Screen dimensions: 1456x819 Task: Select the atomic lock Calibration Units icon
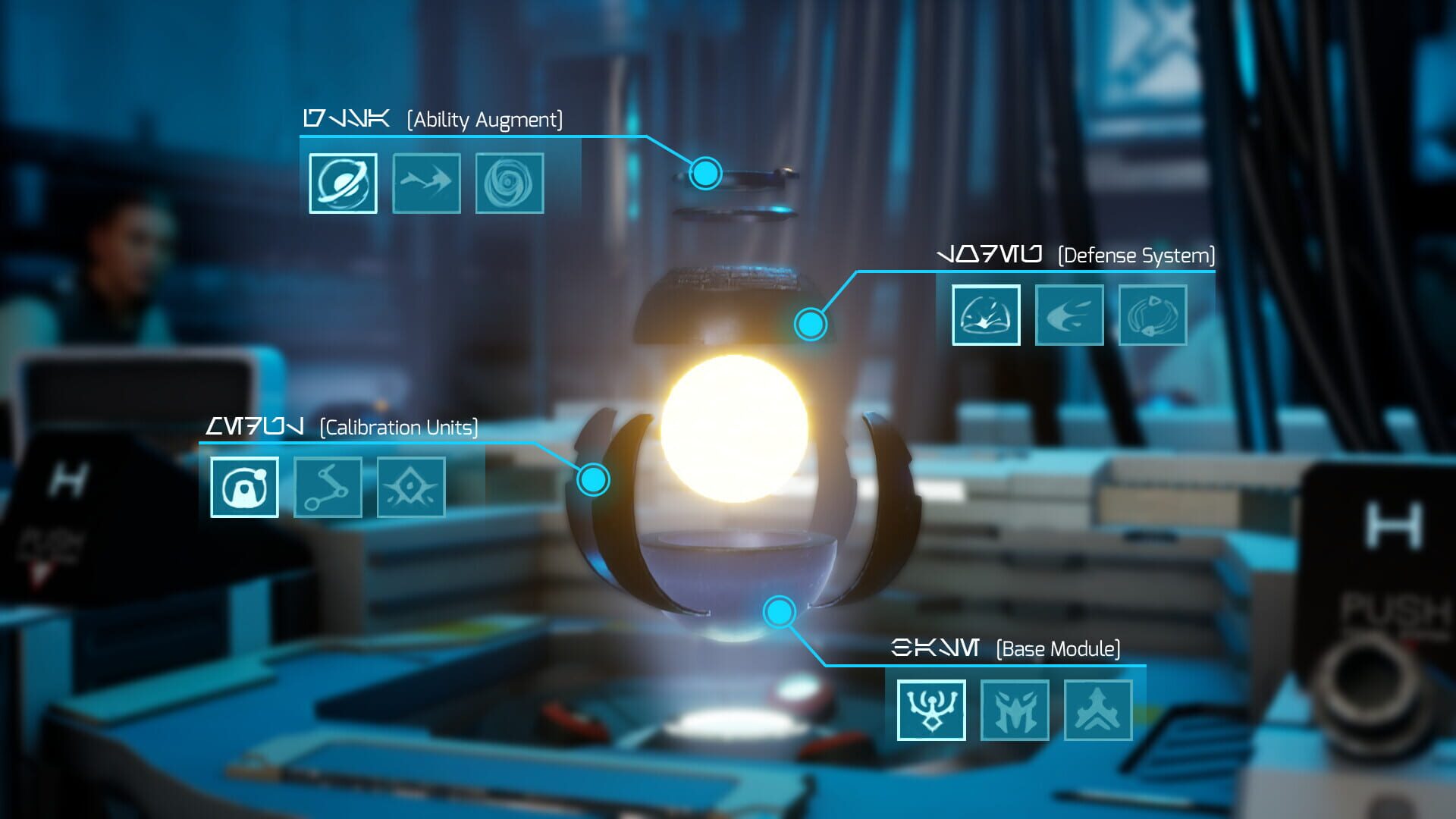point(243,488)
